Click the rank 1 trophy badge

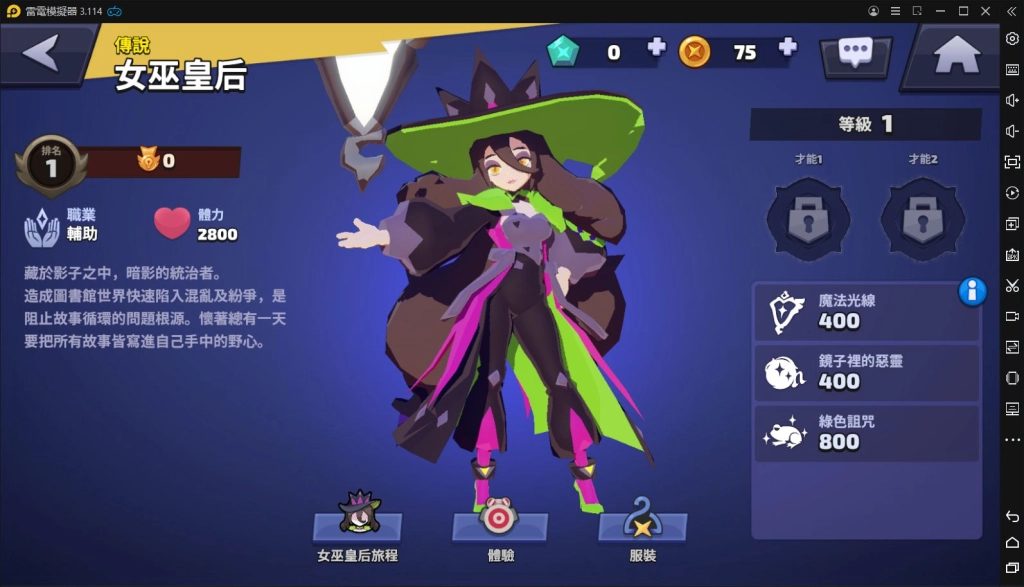coord(50,165)
